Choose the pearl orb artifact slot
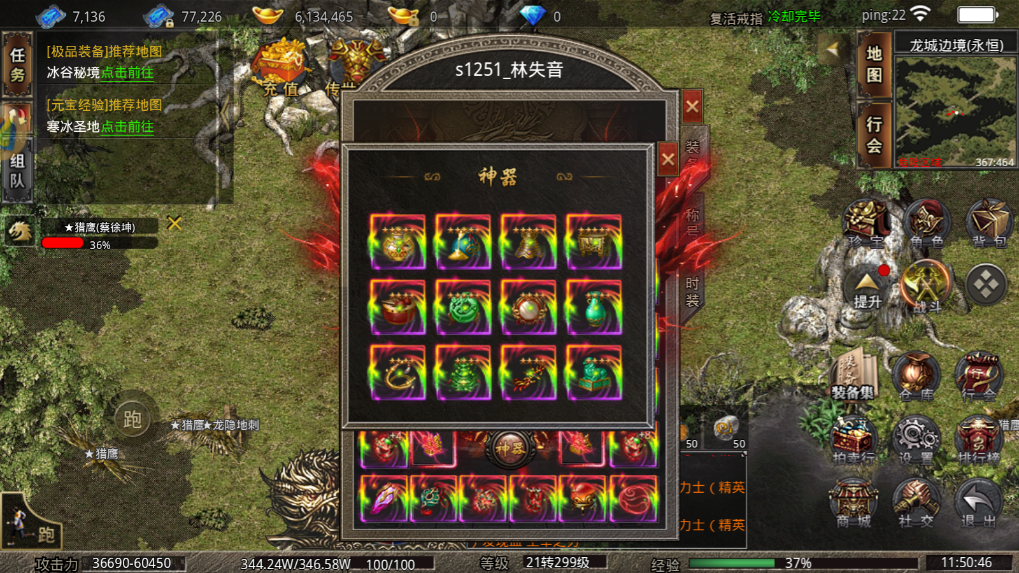1019x573 pixels. (x=528, y=307)
